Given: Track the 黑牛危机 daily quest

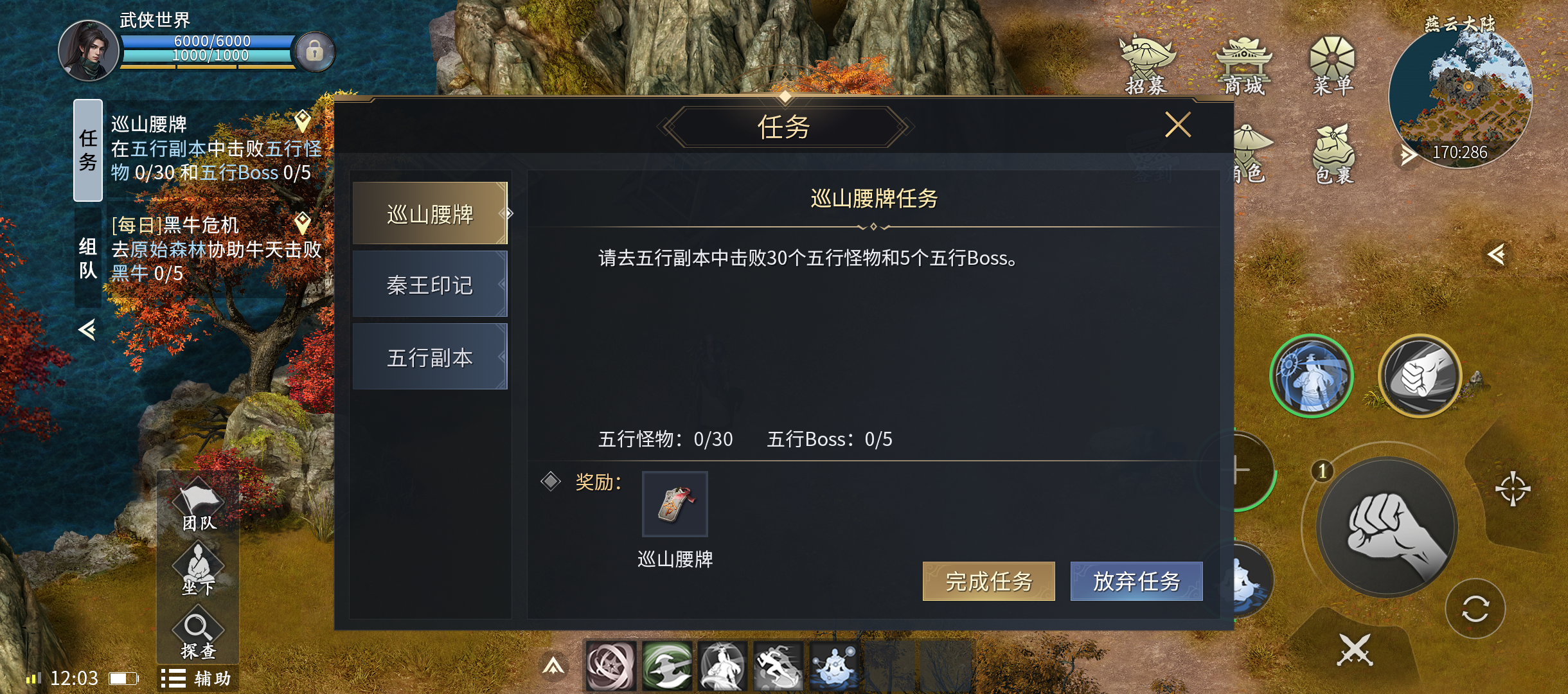Looking at the screenshot, I should click(216, 249).
